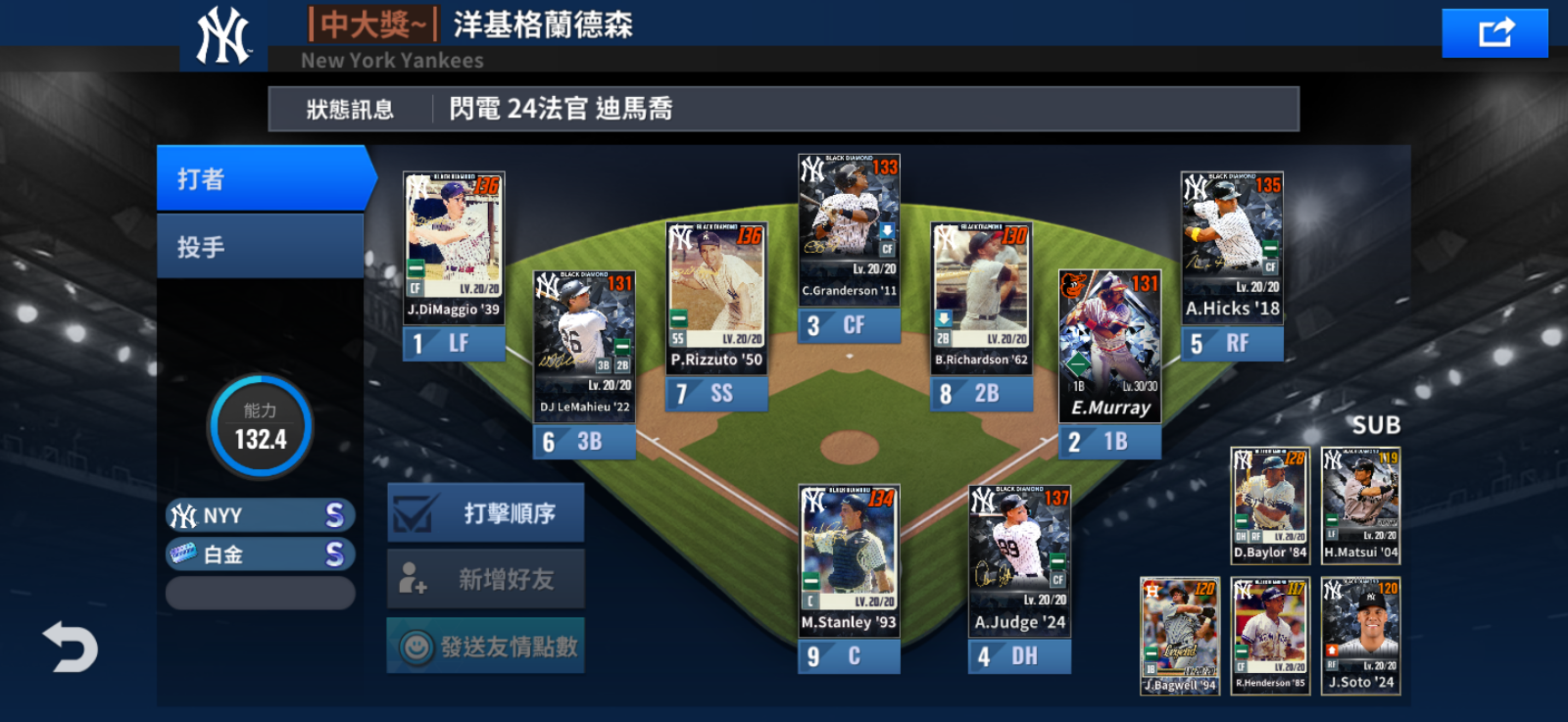Send friendship points via 發送友情點數
Viewport: 1568px width, 722px height.
click(x=485, y=646)
